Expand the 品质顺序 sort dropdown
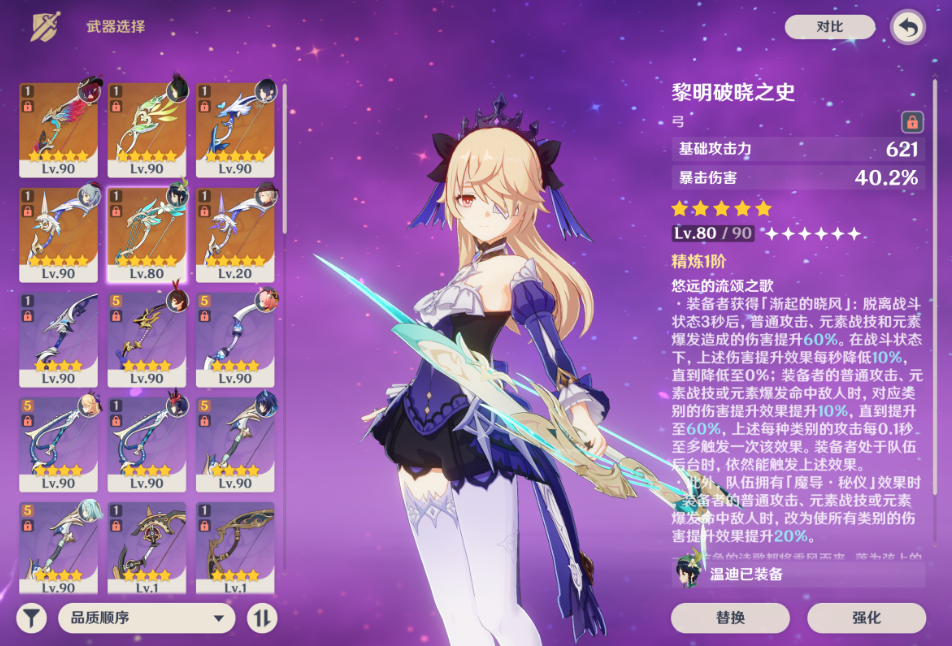Viewport: 952px width, 646px height. pos(147,618)
